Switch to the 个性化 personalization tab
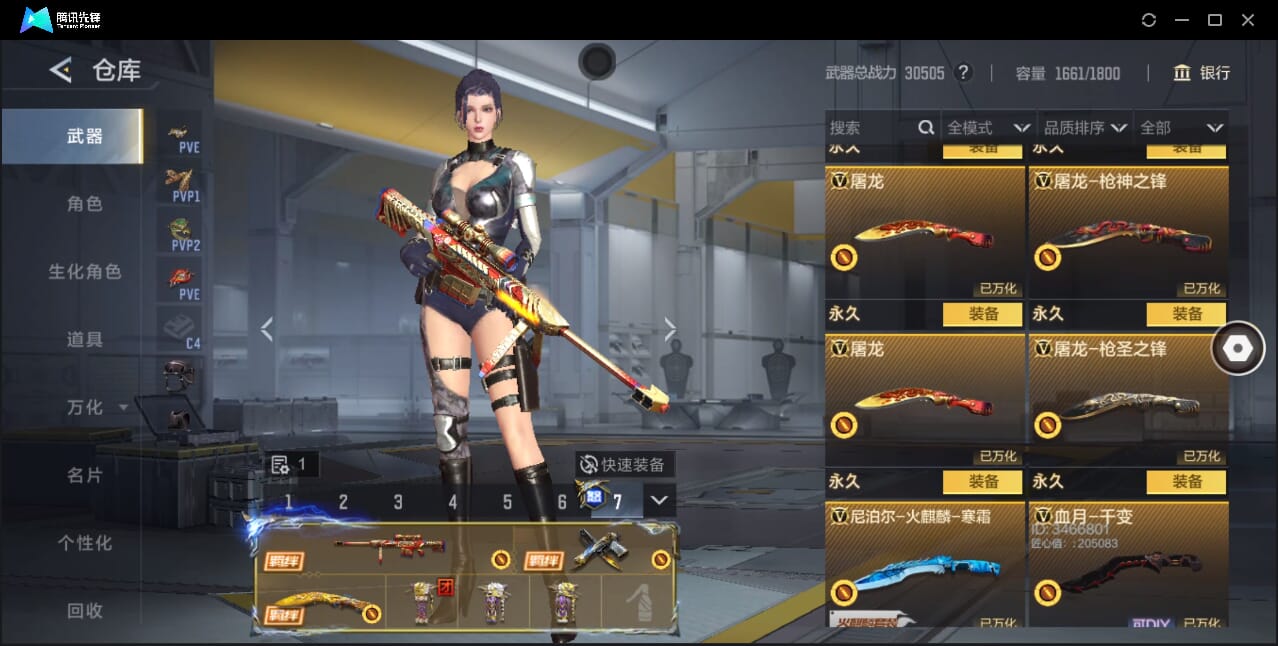This screenshot has width=1278, height=646. point(84,543)
